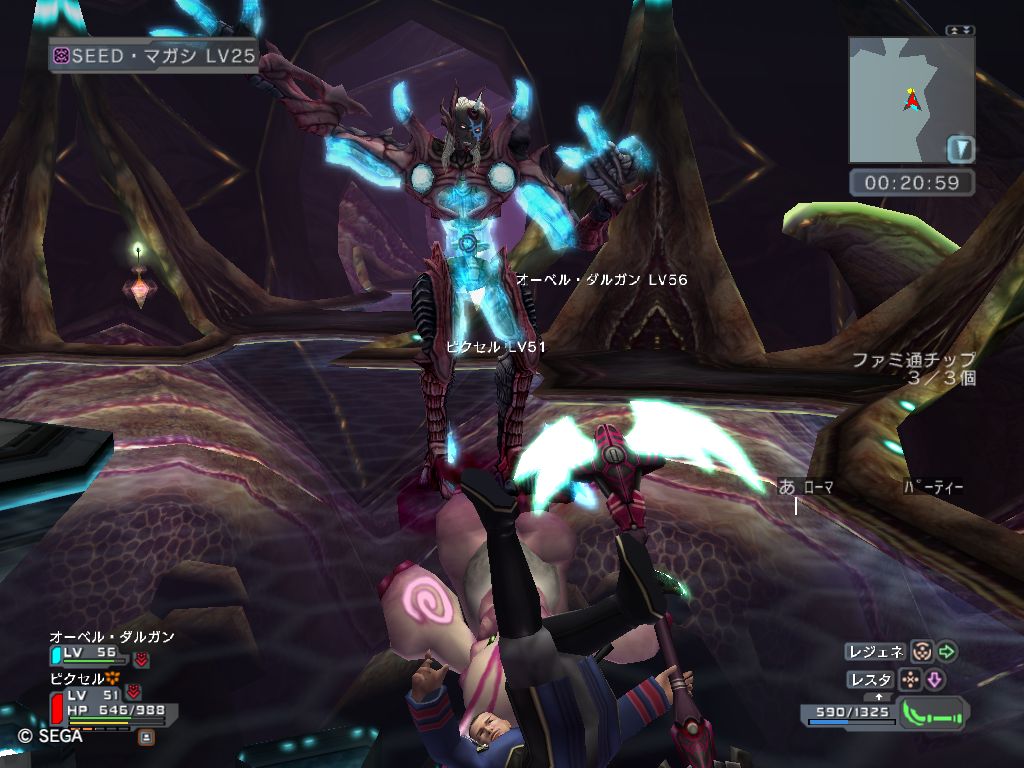Select the レスタ technique slot
Screen dimensions: 1024x768
pos(870,680)
